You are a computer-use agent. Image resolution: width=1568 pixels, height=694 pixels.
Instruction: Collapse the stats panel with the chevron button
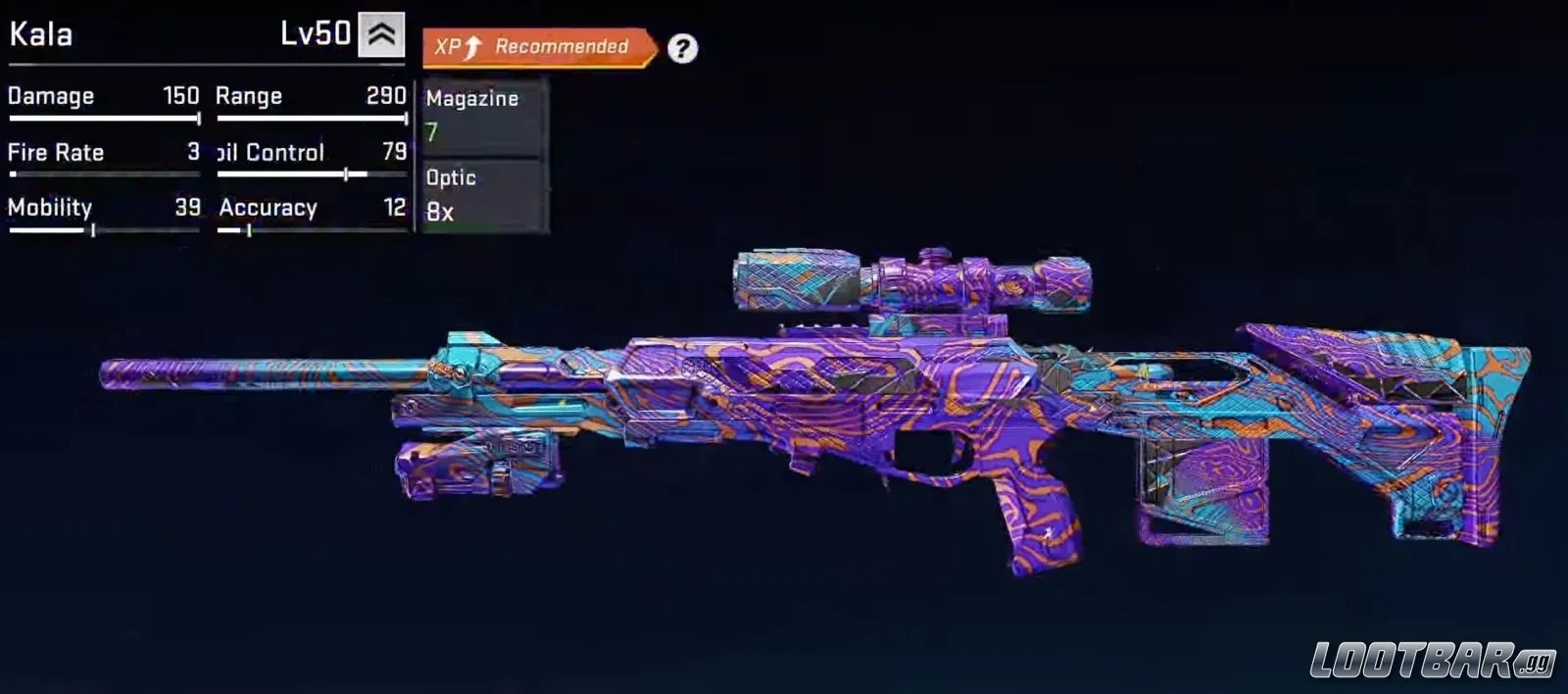coord(381,35)
